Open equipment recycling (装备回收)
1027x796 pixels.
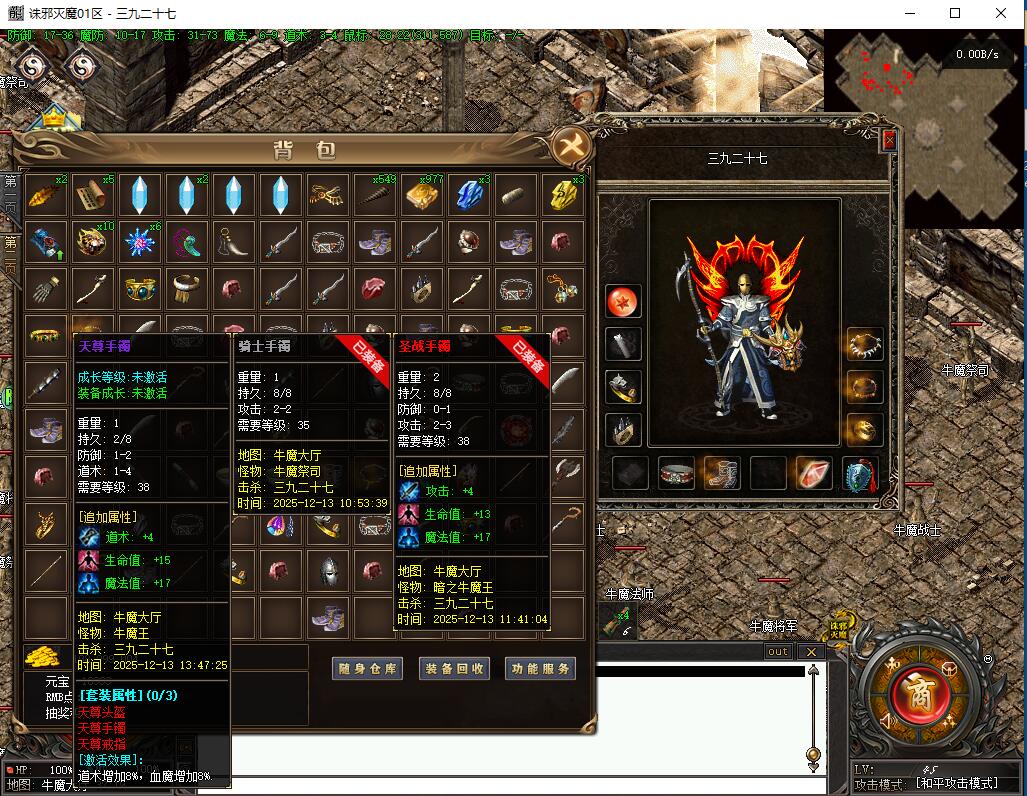pos(454,669)
